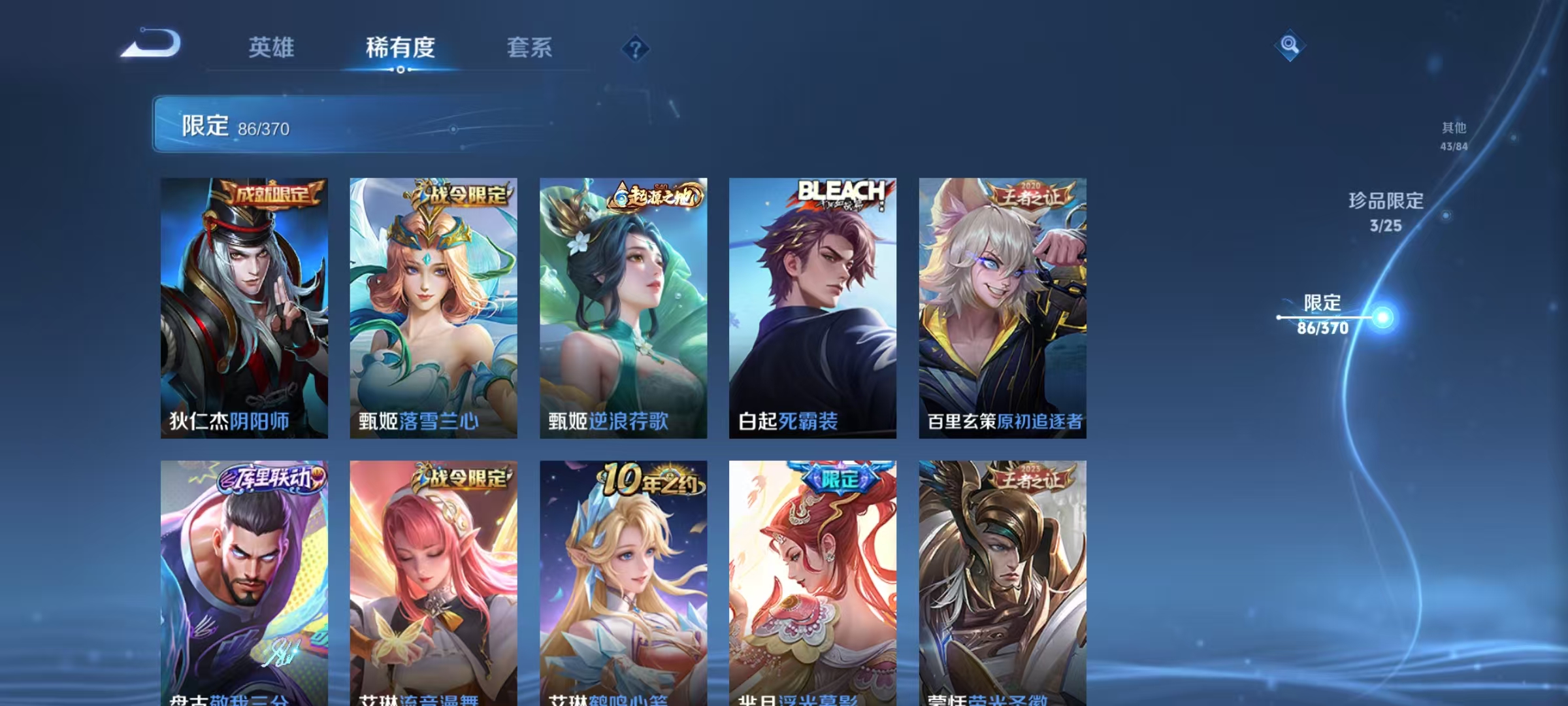Viewport: 1568px width, 706px height.
Task: Switch to the 英雄 tab
Action: 272,47
